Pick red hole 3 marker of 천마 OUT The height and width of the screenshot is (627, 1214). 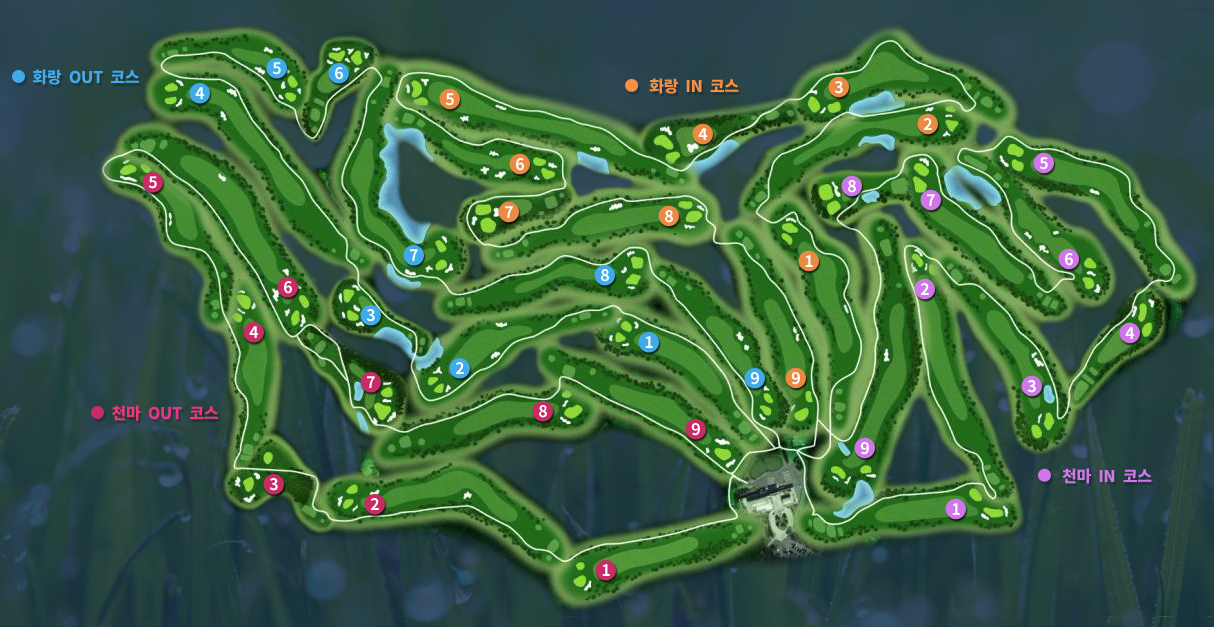[274, 484]
